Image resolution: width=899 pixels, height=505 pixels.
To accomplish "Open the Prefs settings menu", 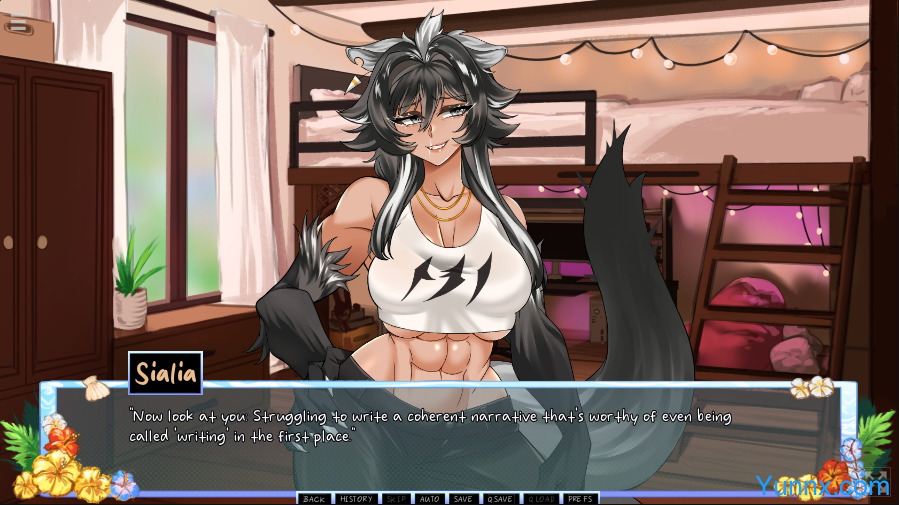I will (x=580, y=498).
